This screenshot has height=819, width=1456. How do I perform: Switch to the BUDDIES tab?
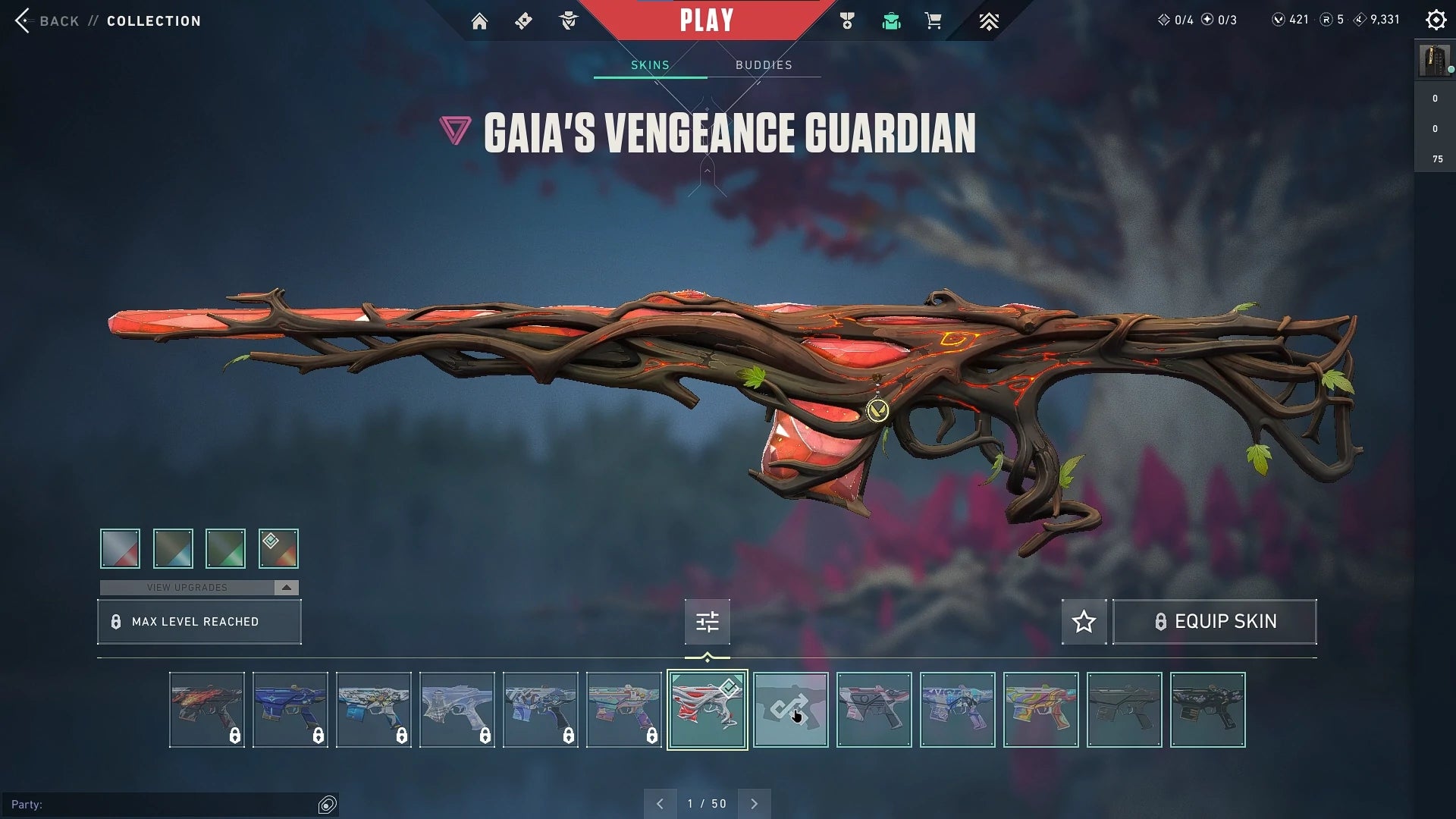coord(764,64)
